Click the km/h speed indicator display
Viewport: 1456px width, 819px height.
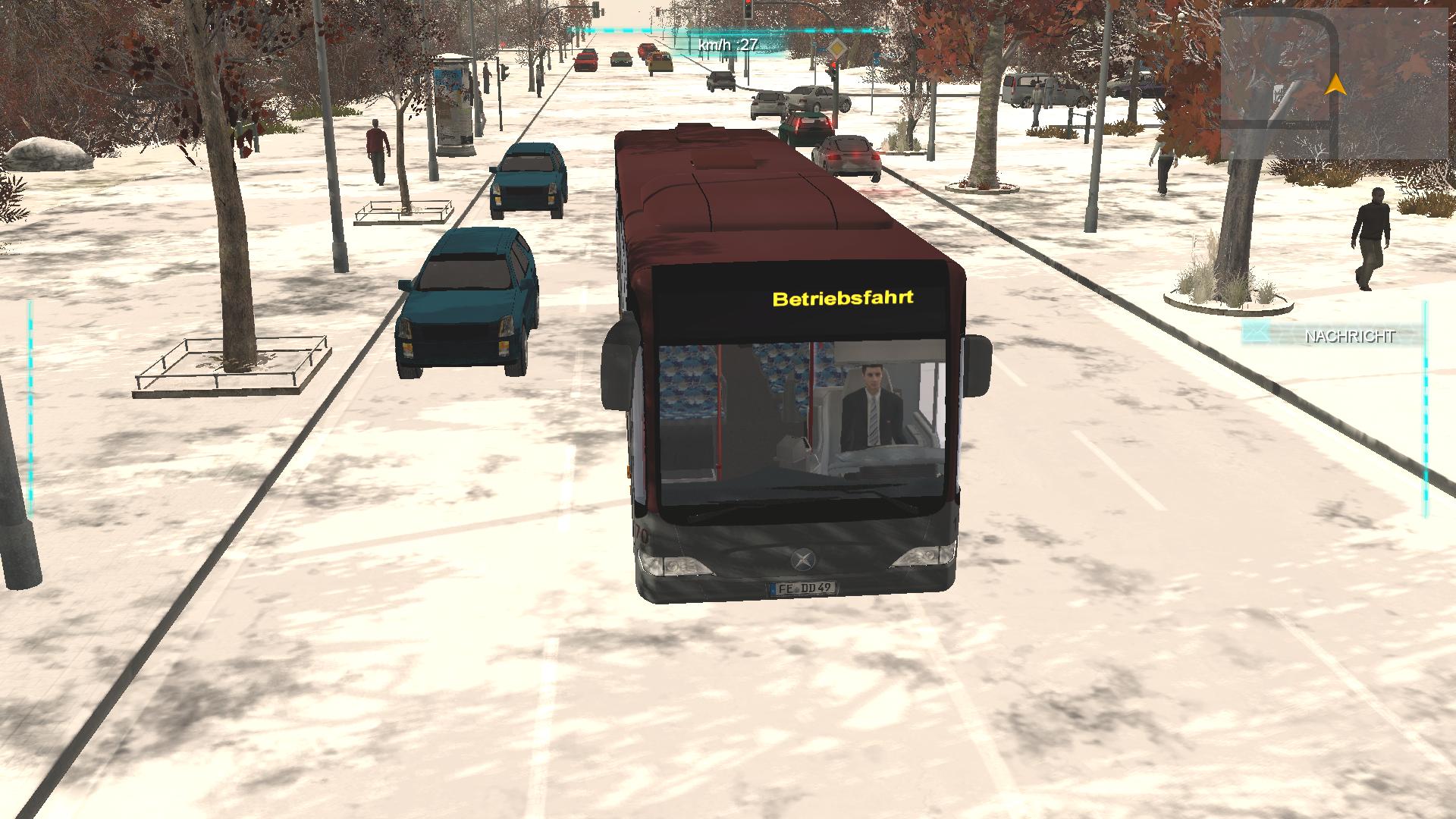click(726, 43)
